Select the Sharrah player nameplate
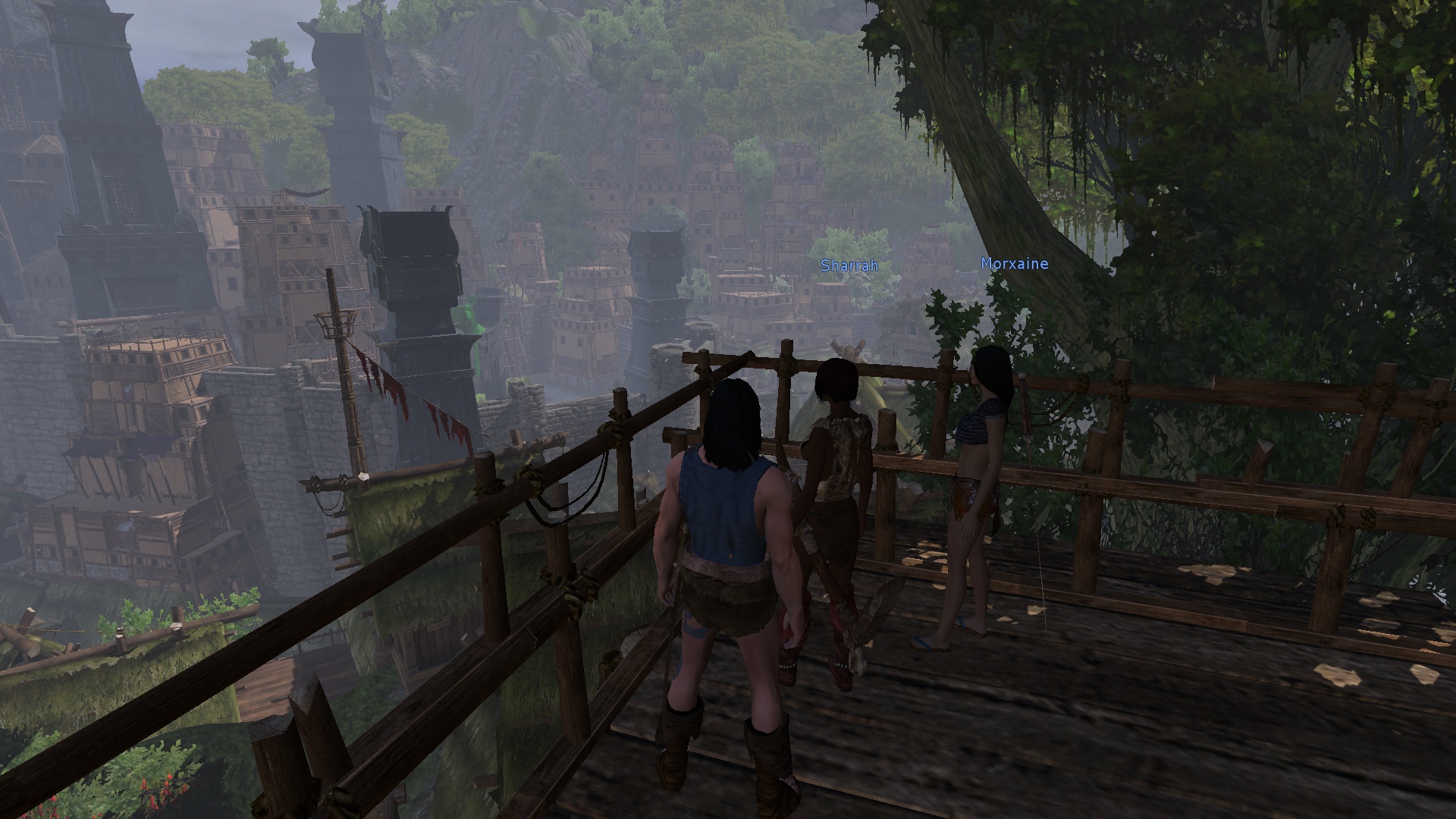Image resolution: width=1456 pixels, height=819 pixels. coord(849,265)
